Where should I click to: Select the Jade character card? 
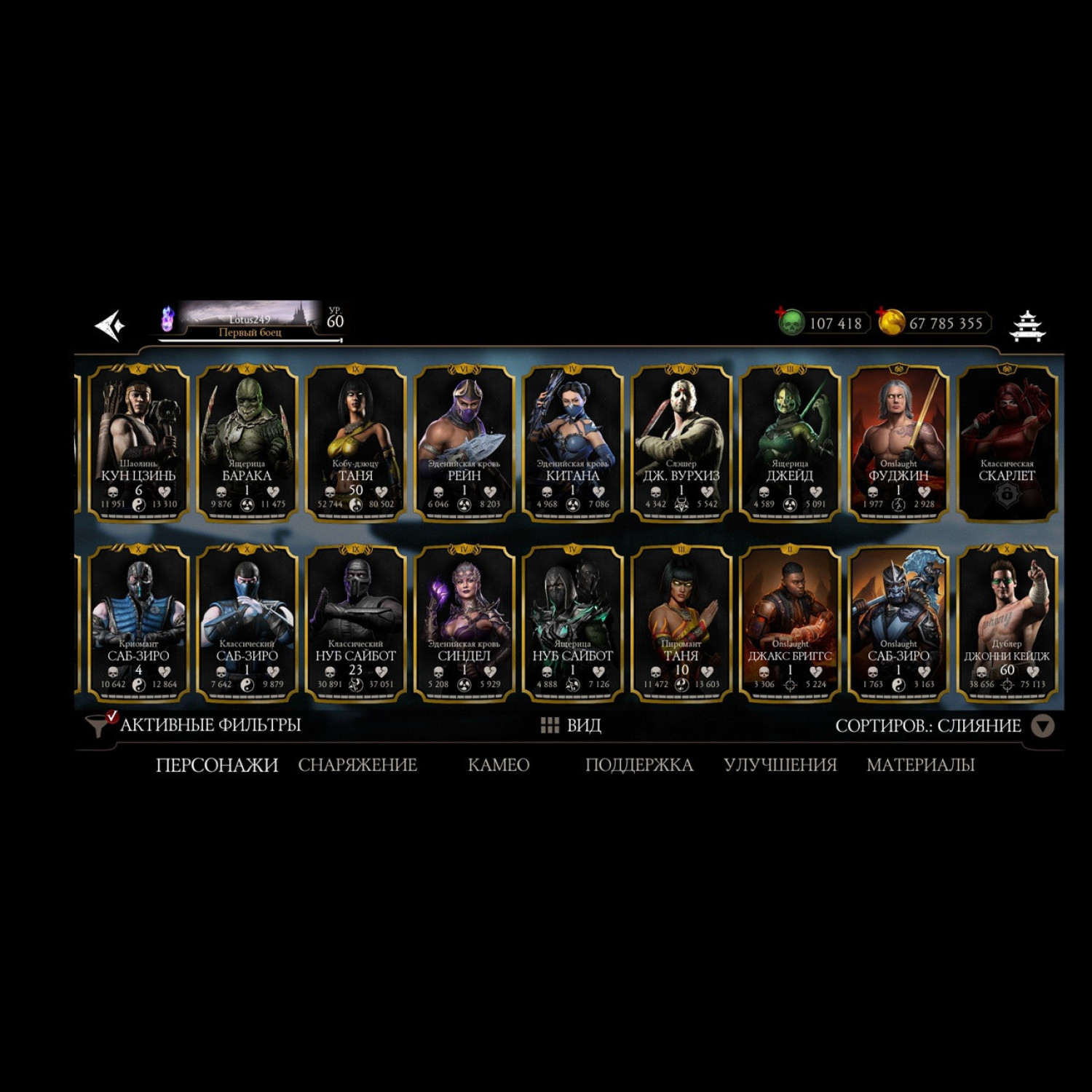[789, 443]
